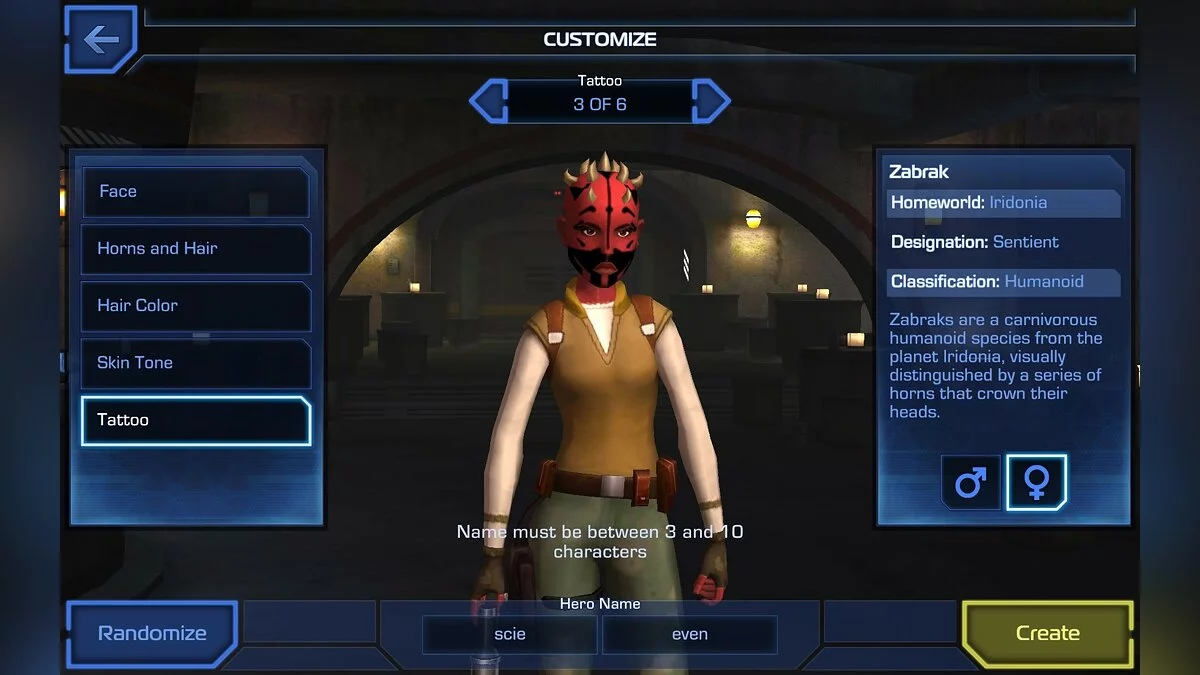Create the hero
Viewport: 1200px width, 675px height.
pos(1047,633)
